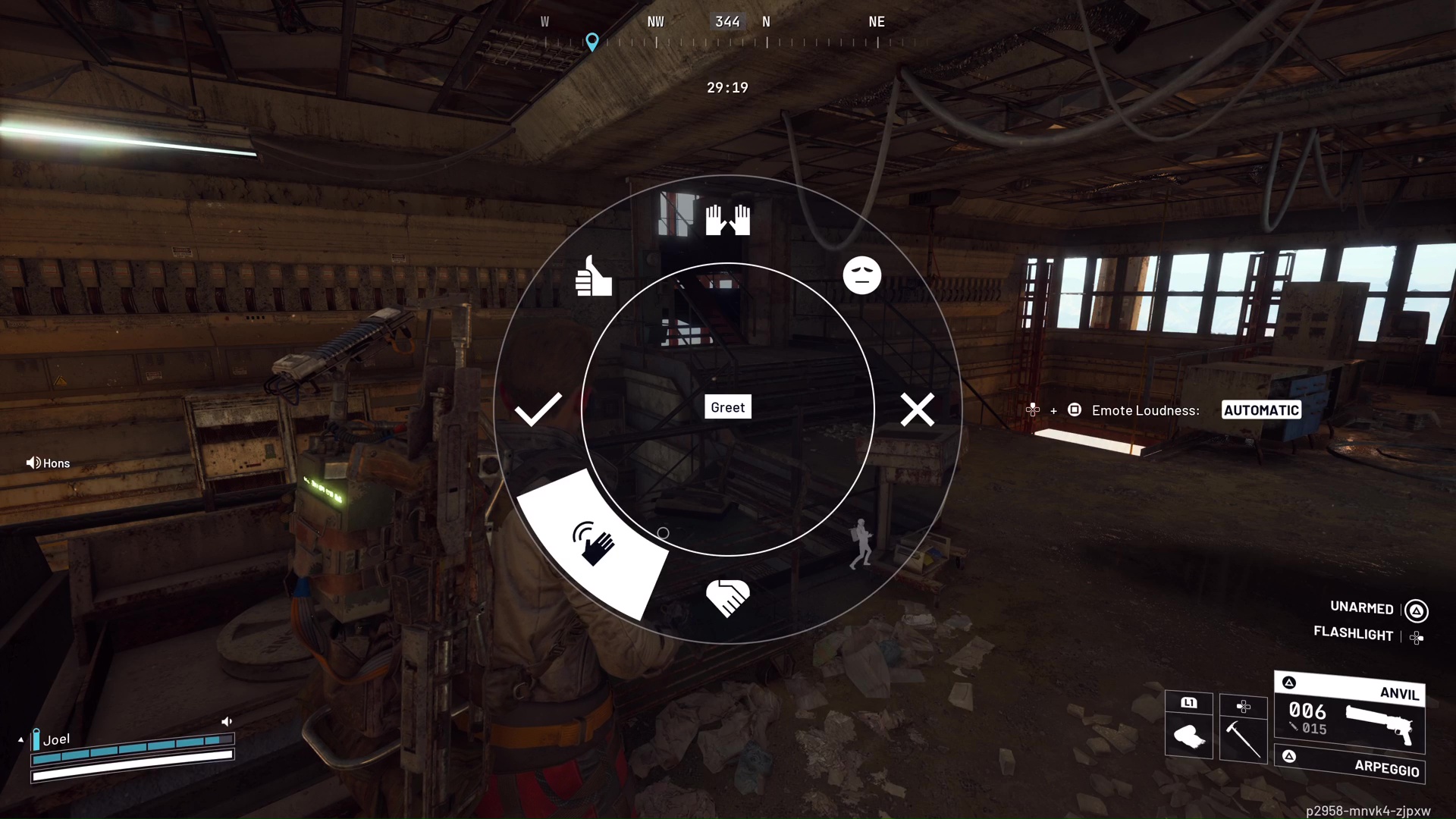Select the Running figure emote
1456x819 pixels.
pos(861,542)
